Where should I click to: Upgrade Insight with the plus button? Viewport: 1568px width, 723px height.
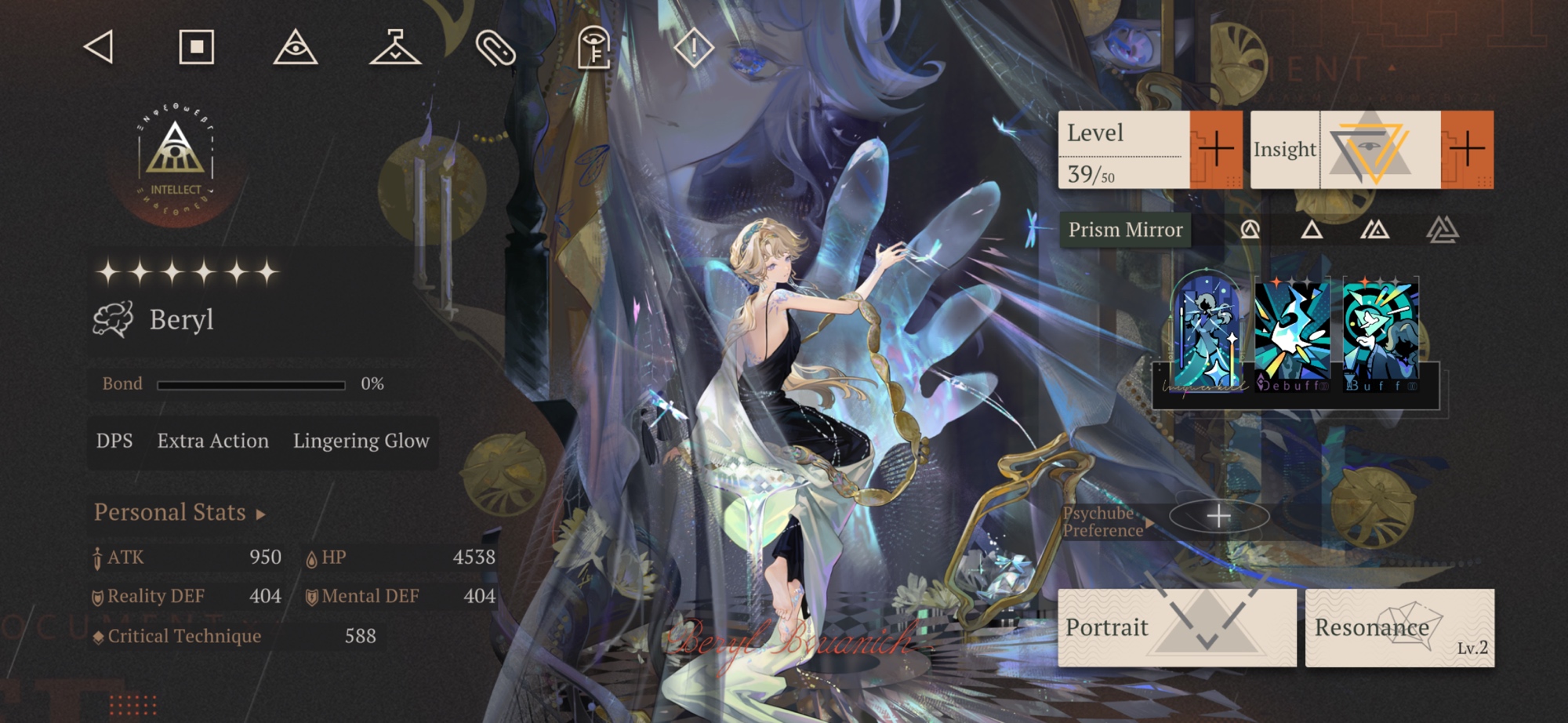click(x=1467, y=149)
